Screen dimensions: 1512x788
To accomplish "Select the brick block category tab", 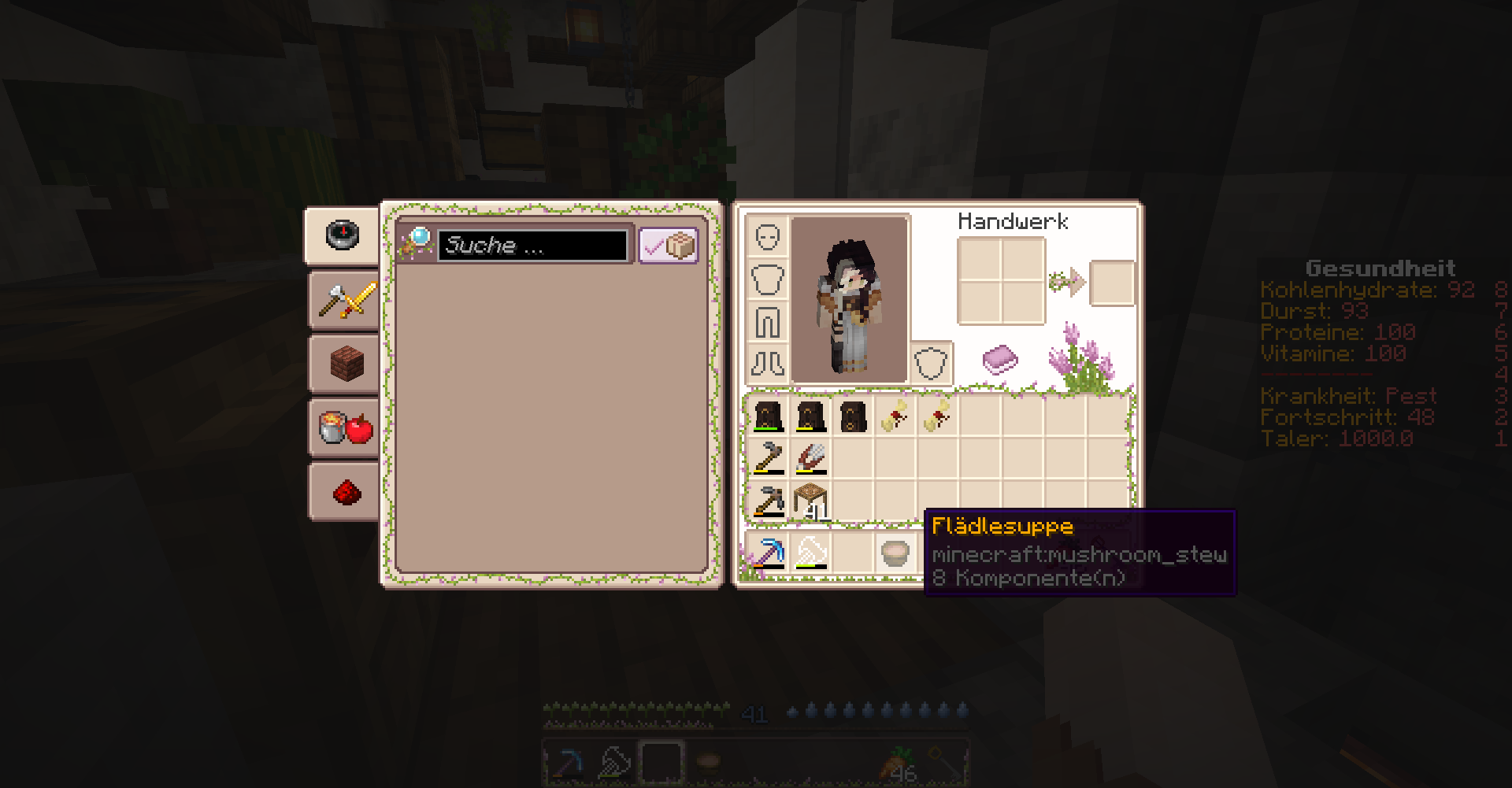I will (x=345, y=364).
